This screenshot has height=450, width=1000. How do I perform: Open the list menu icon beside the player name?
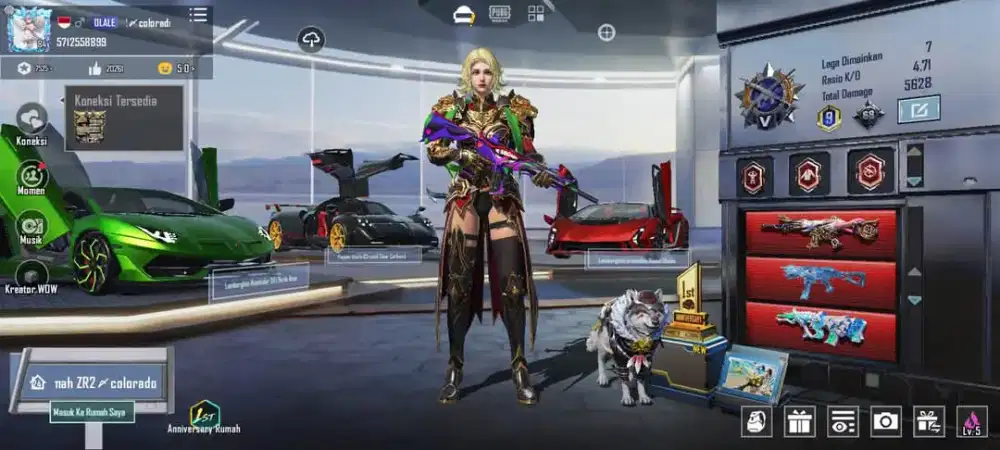click(199, 15)
